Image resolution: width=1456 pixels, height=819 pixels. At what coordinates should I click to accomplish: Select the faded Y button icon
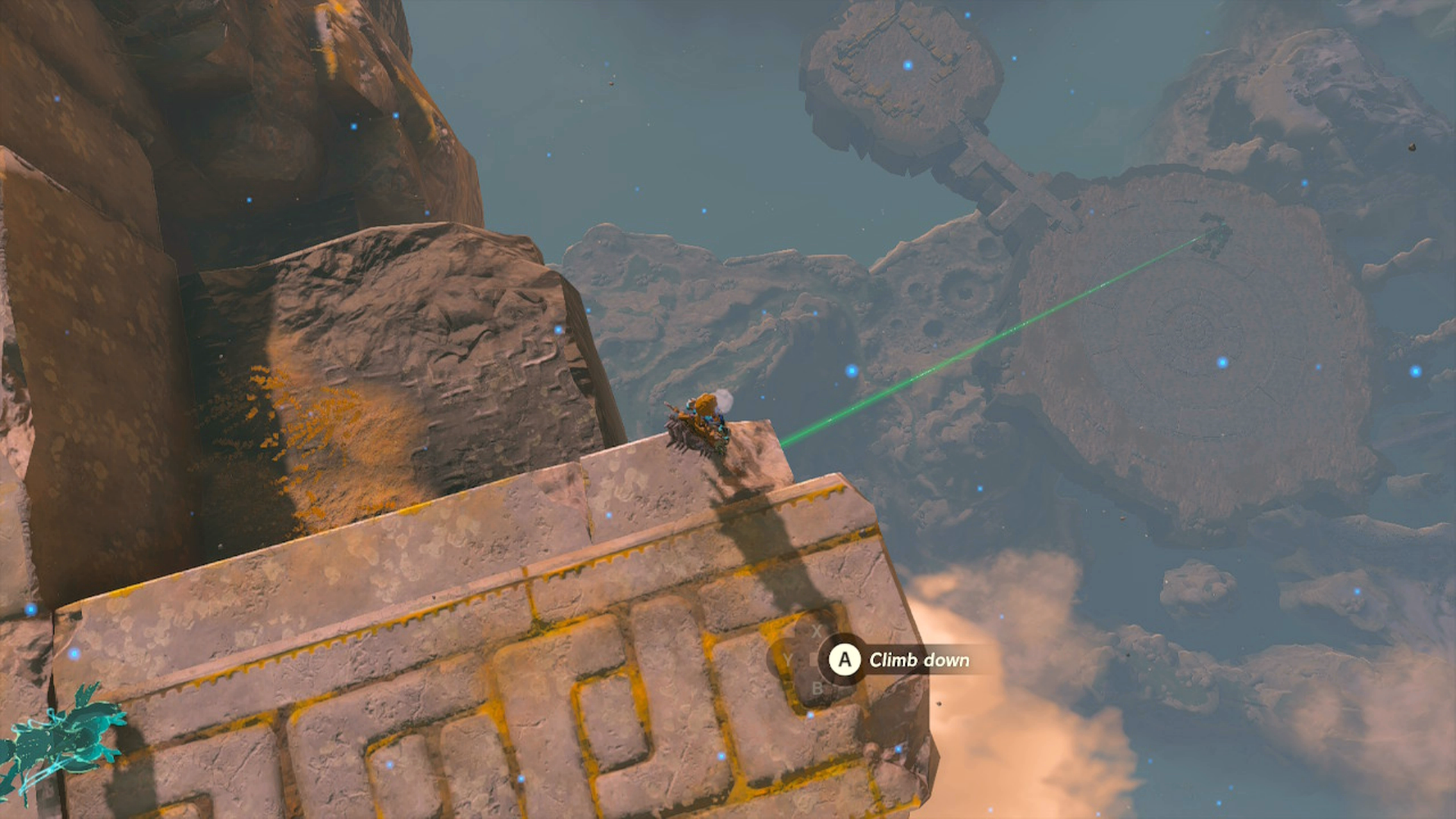tap(789, 660)
